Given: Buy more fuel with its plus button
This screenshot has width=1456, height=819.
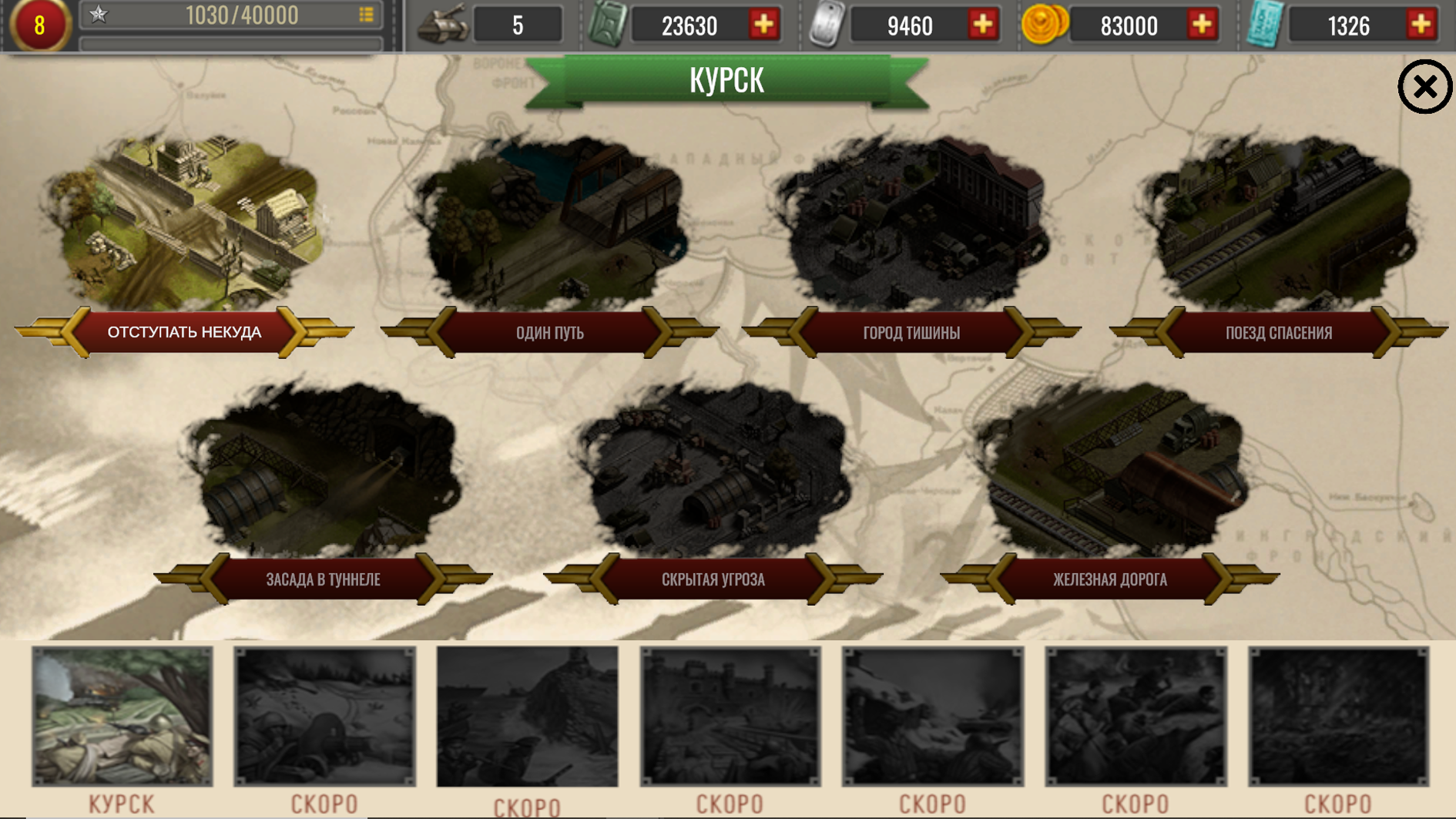Looking at the screenshot, I should pos(763,25).
